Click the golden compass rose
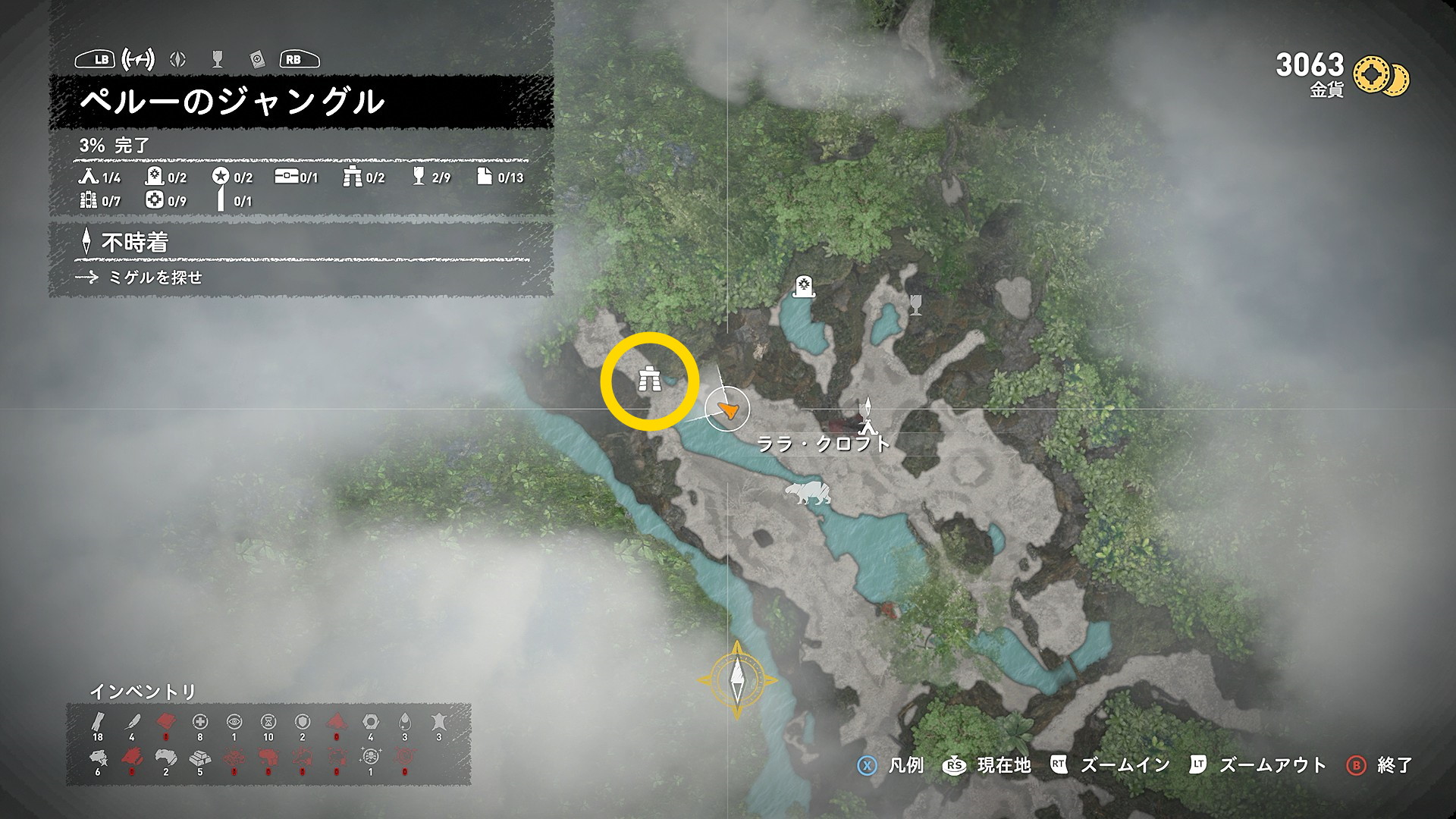1456x819 pixels. click(737, 679)
